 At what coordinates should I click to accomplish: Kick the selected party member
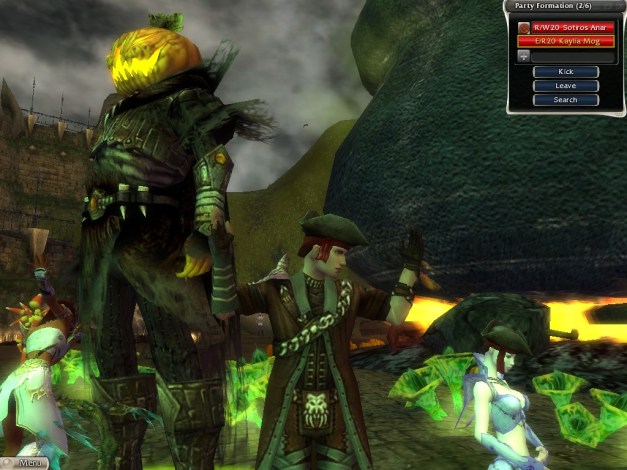565,72
